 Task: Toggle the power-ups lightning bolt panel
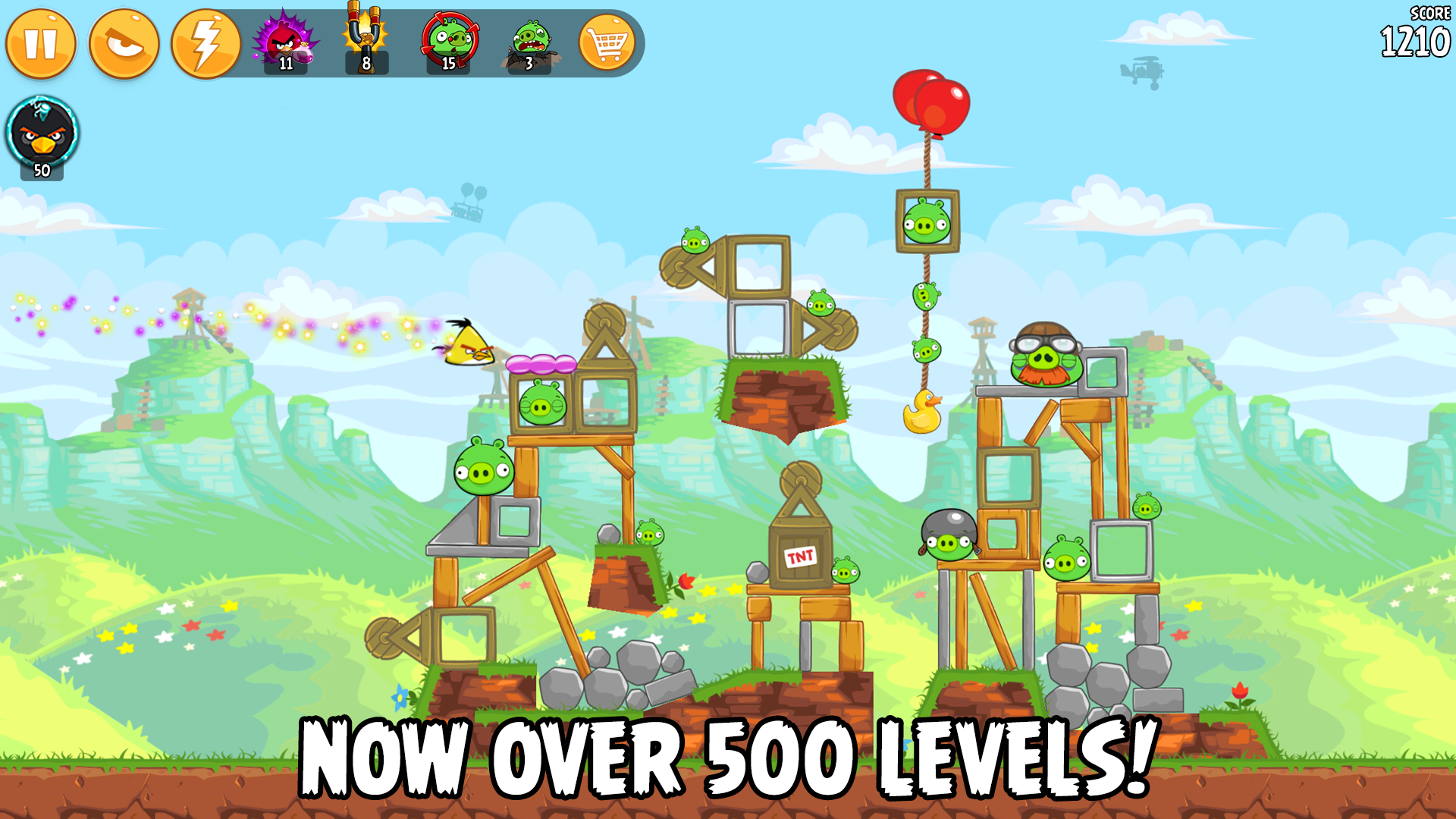click(206, 44)
